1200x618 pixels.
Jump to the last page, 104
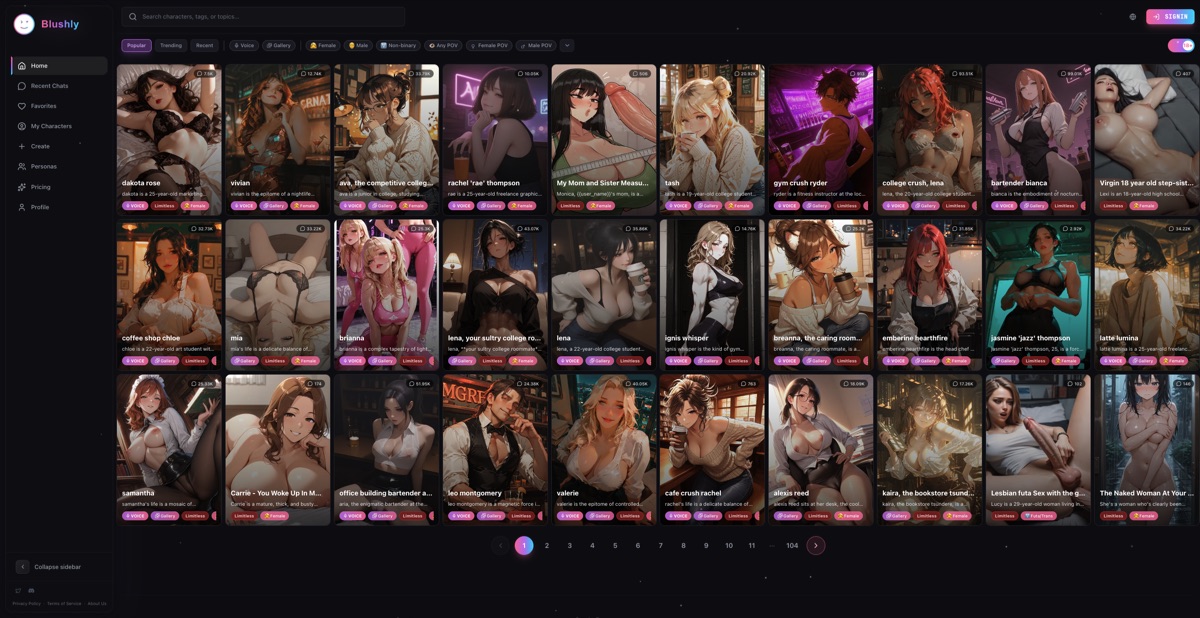(792, 546)
